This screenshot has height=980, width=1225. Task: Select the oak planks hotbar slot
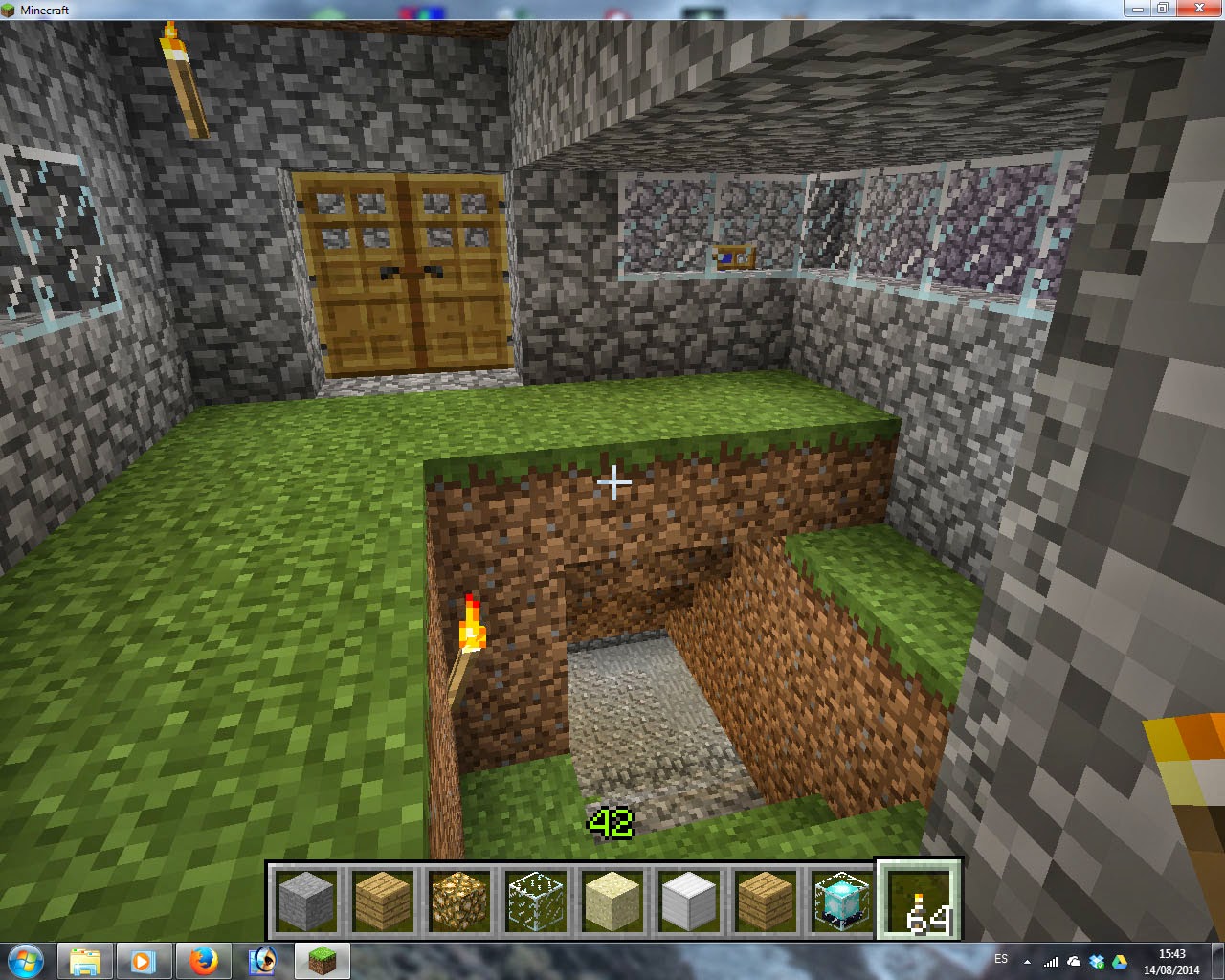(385, 900)
